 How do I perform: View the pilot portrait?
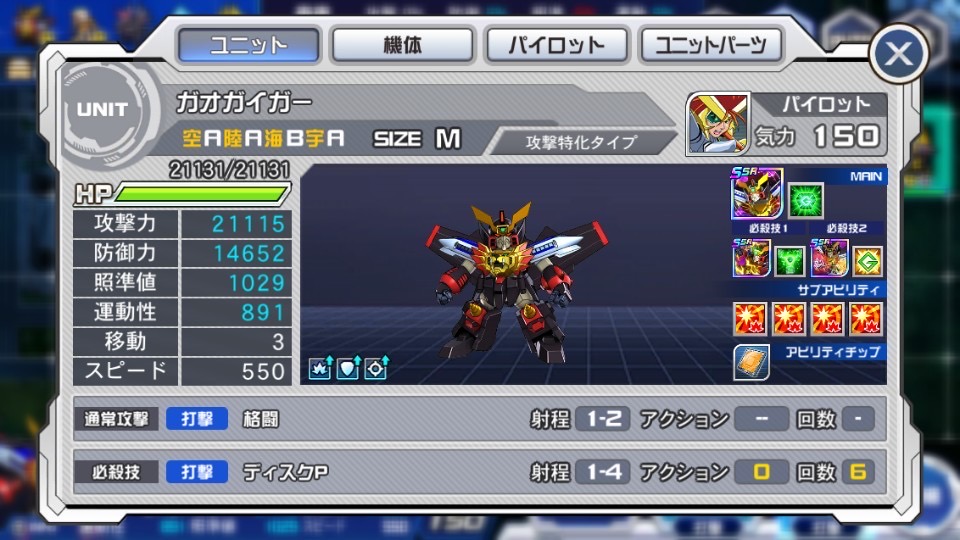coord(716,124)
